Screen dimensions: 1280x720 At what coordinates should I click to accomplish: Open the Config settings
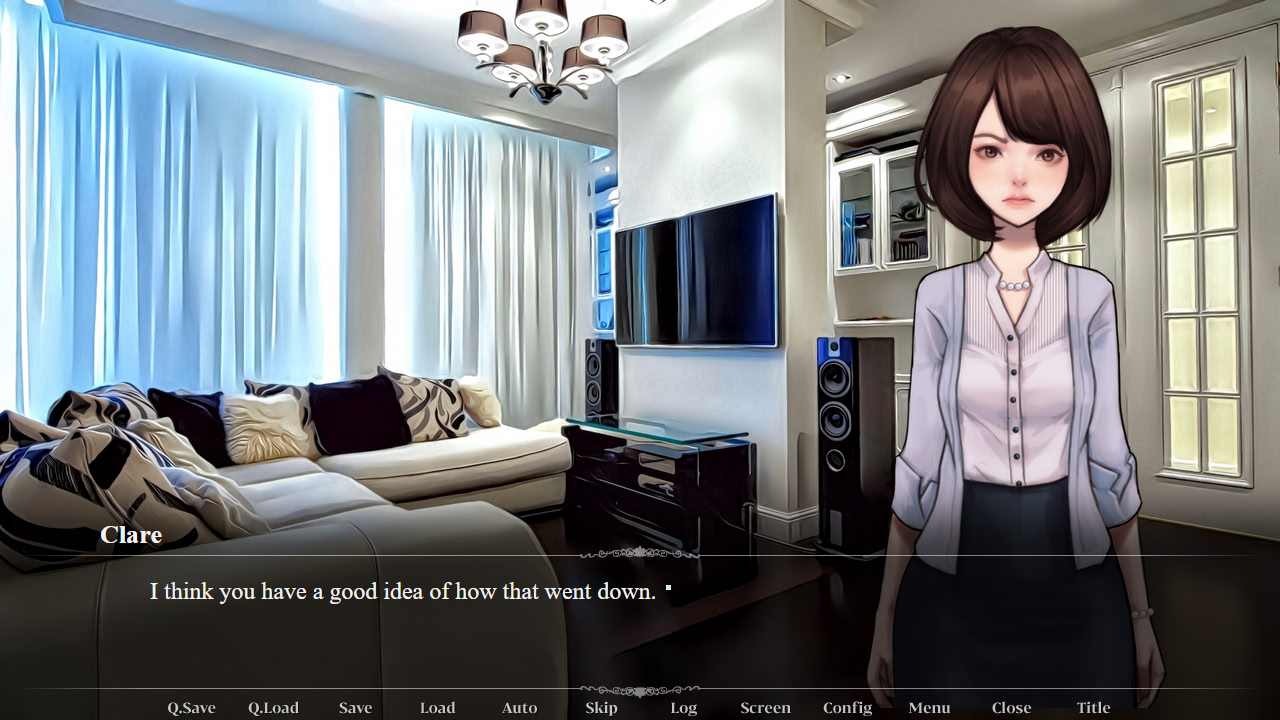pos(847,707)
